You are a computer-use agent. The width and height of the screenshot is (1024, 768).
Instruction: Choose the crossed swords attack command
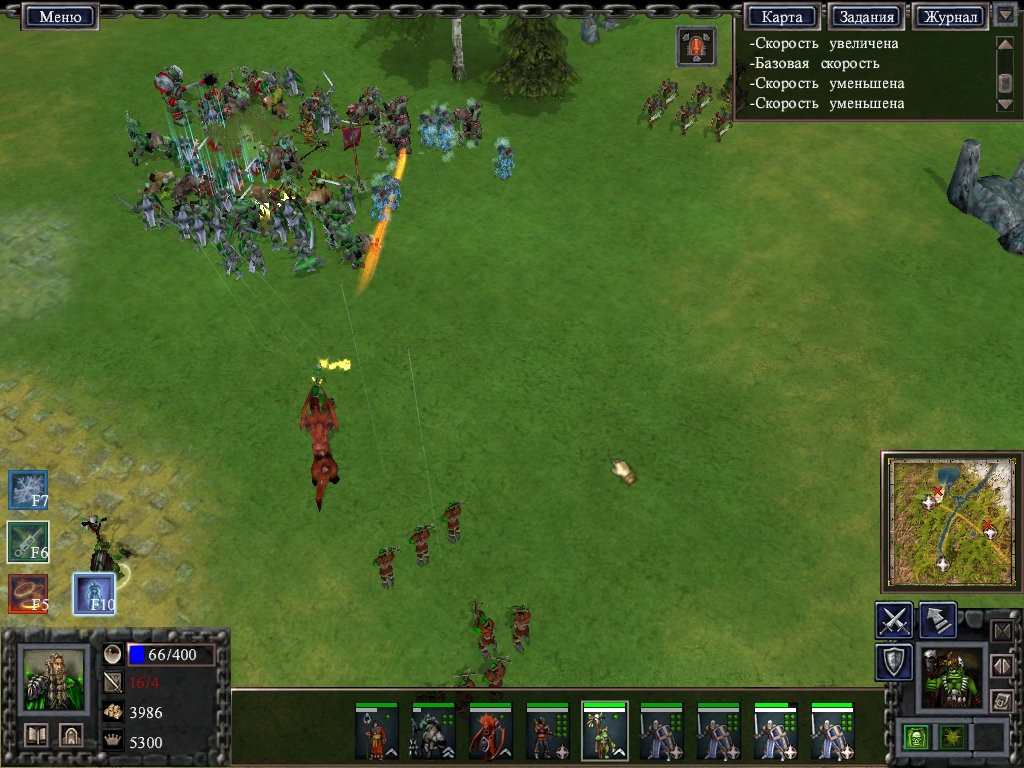[x=893, y=620]
